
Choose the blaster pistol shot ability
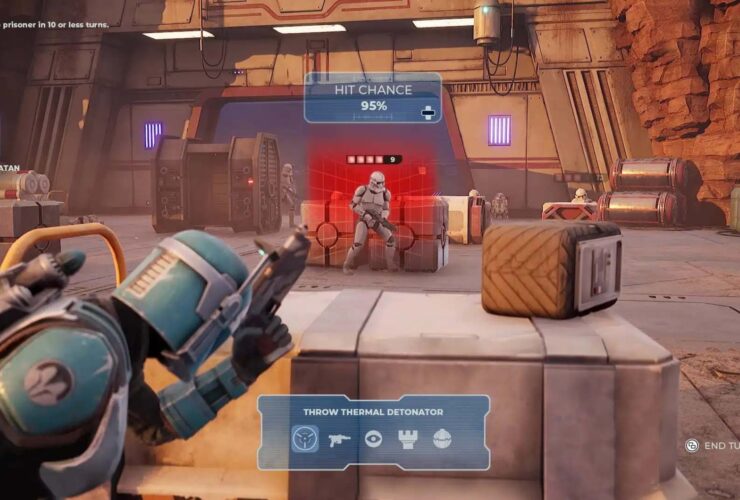tap(339, 439)
